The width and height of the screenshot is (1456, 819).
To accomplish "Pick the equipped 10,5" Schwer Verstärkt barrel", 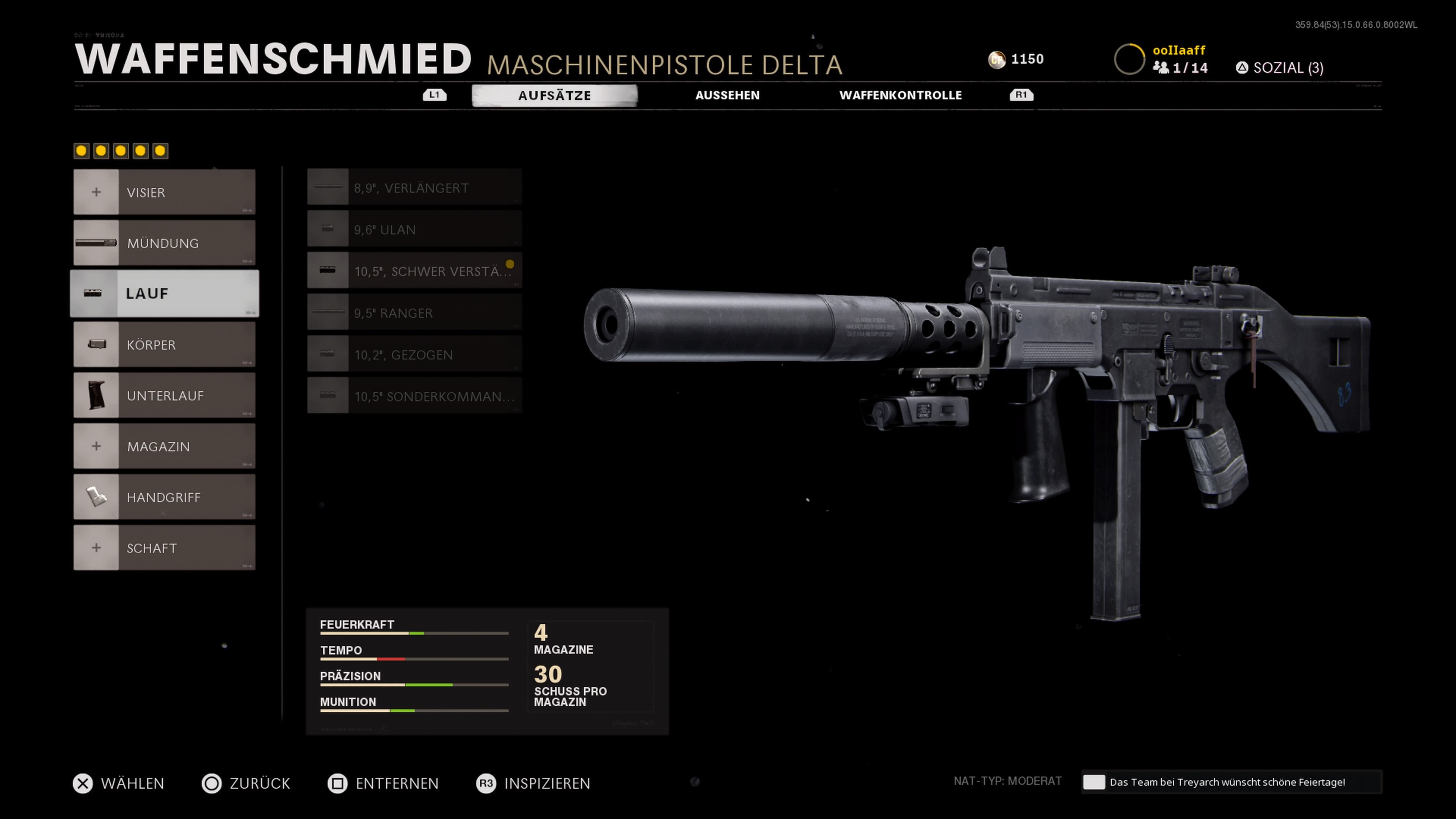I will [414, 271].
